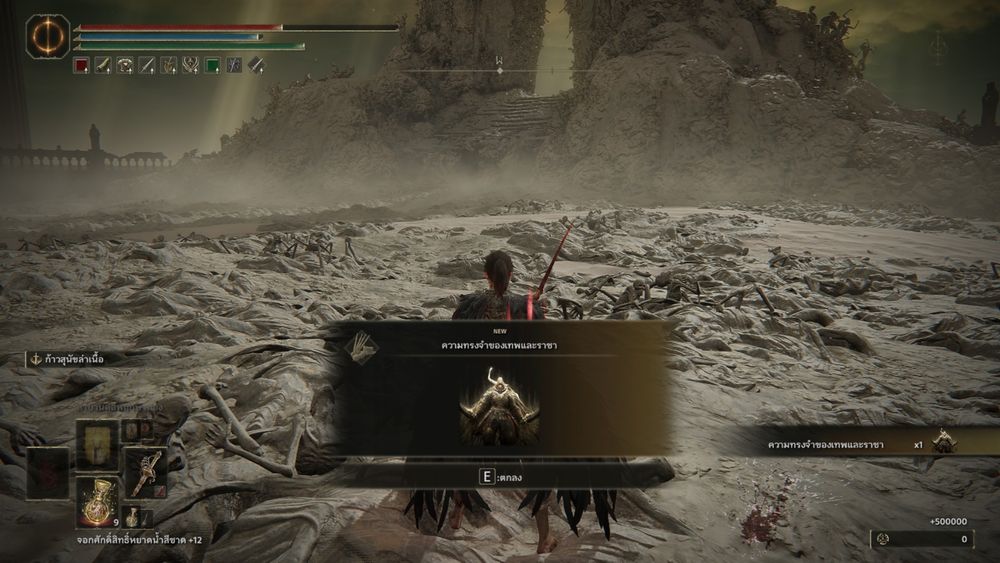Image resolution: width=1000 pixels, height=563 pixels.
Task: Select the dark red left-hand armament slot
Action: tap(47, 472)
